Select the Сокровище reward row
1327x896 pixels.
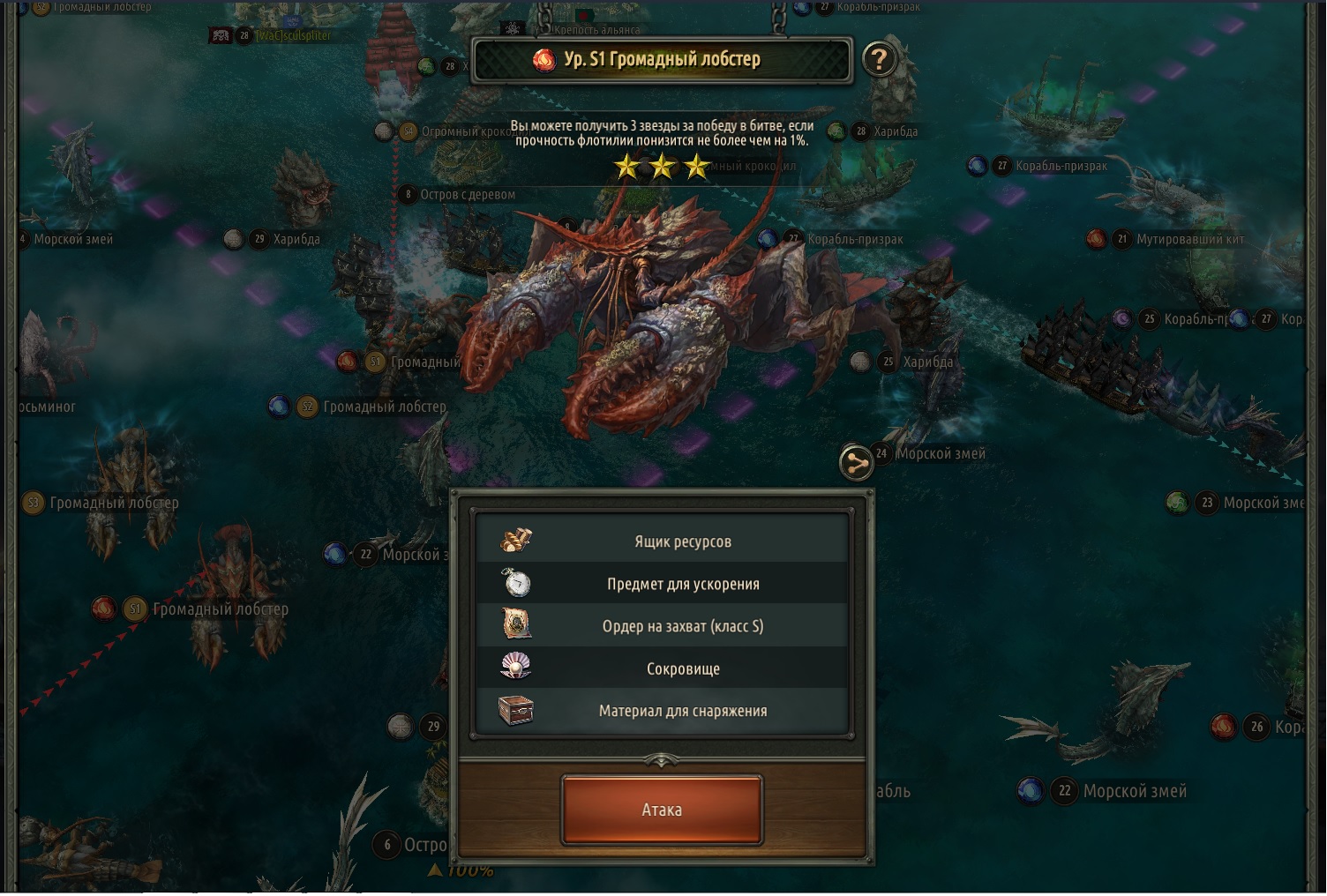point(663,668)
